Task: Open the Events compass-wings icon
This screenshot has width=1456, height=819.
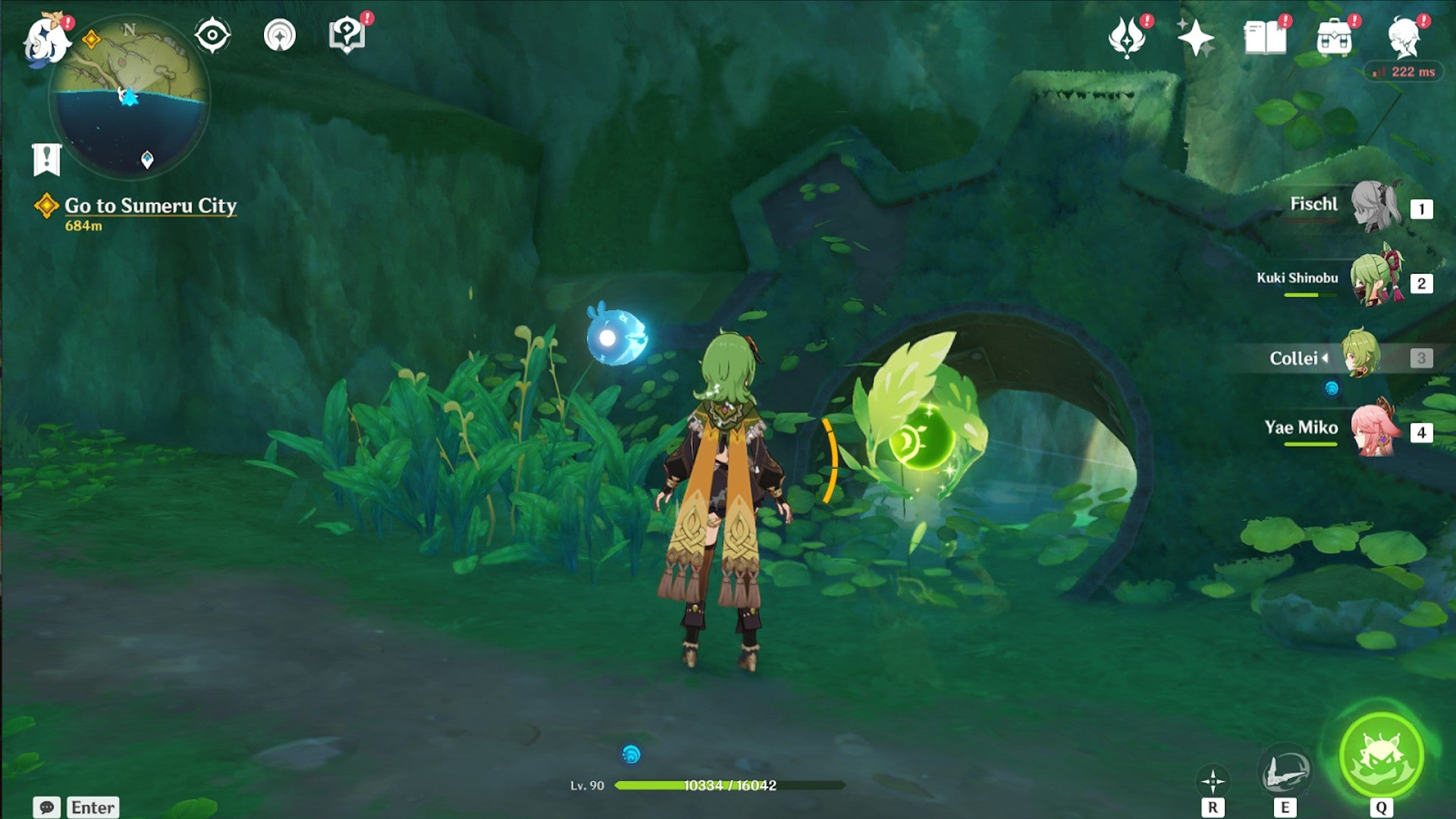Action: click(1127, 38)
